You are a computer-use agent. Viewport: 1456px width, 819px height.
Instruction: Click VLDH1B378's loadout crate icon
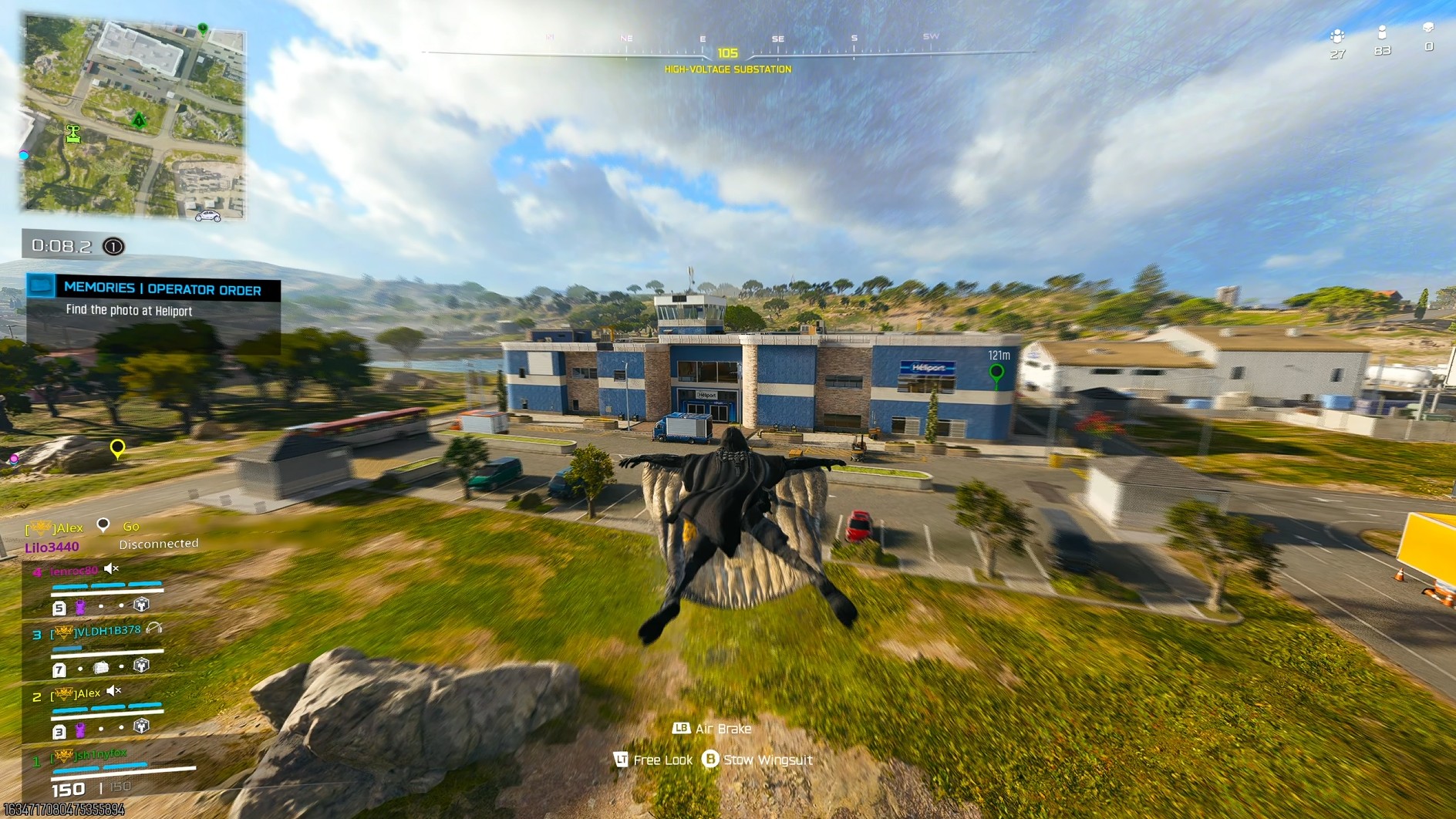point(100,667)
